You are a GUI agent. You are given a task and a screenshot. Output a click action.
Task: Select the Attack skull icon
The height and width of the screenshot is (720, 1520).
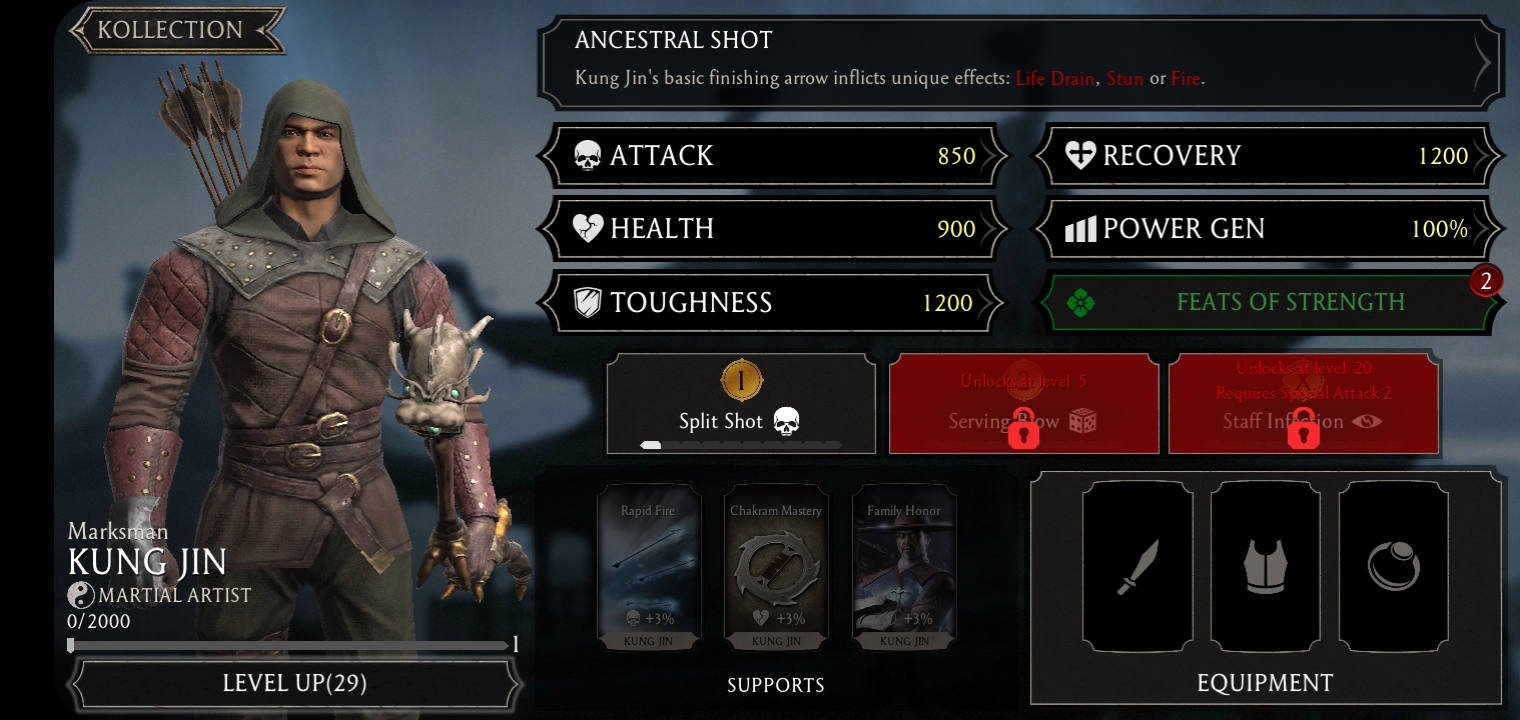[x=588, y=156]
